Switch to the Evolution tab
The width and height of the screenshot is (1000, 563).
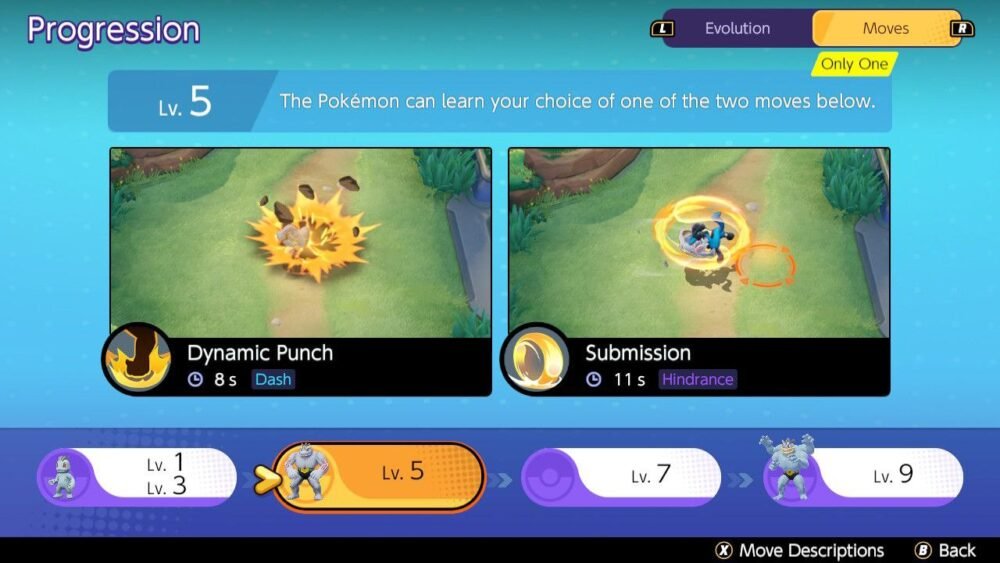click(x=736, y=28)
